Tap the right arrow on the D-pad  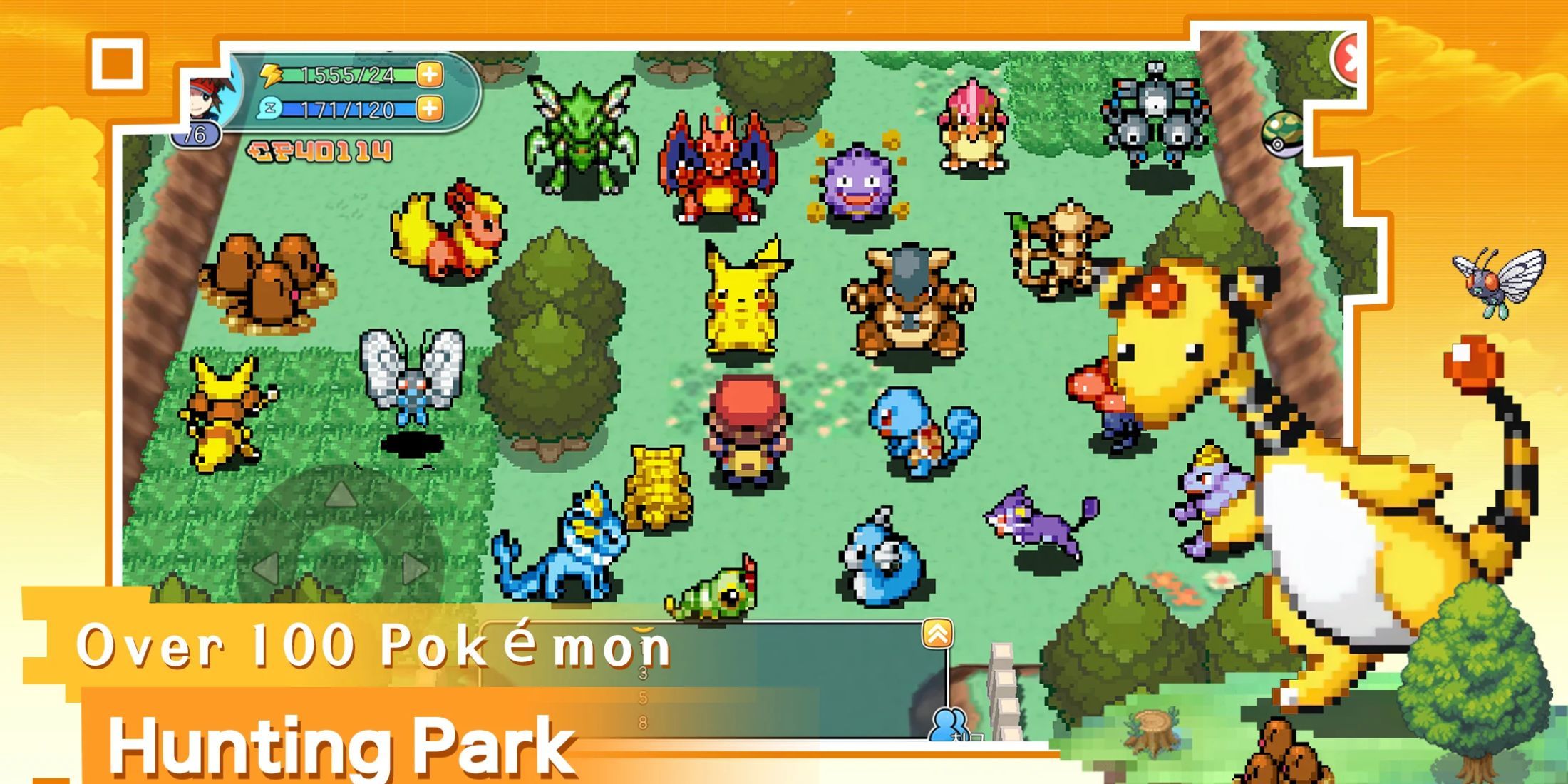[x=416, y=568]
